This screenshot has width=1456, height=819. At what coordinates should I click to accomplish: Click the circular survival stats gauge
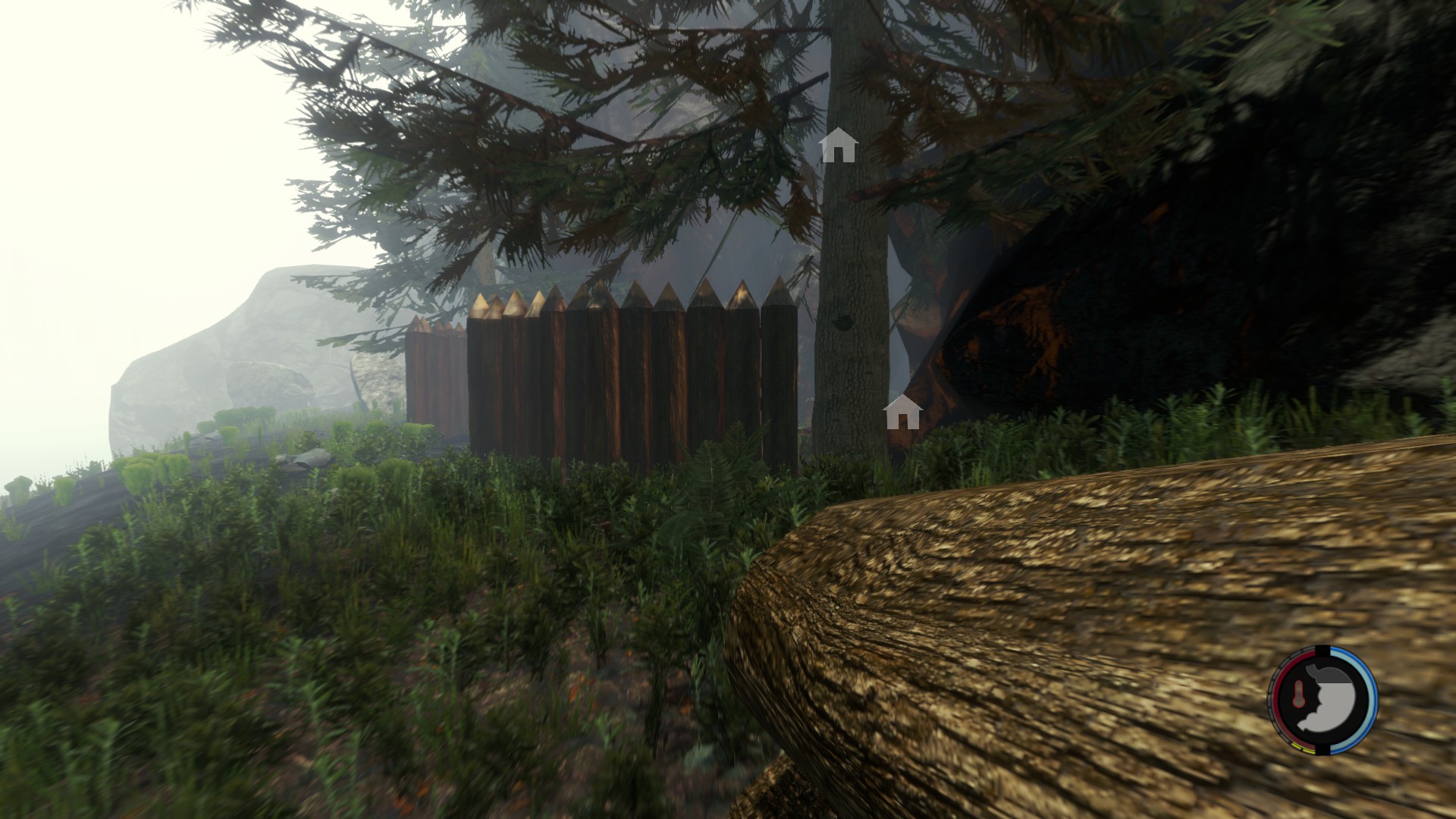pos(1323,699)
